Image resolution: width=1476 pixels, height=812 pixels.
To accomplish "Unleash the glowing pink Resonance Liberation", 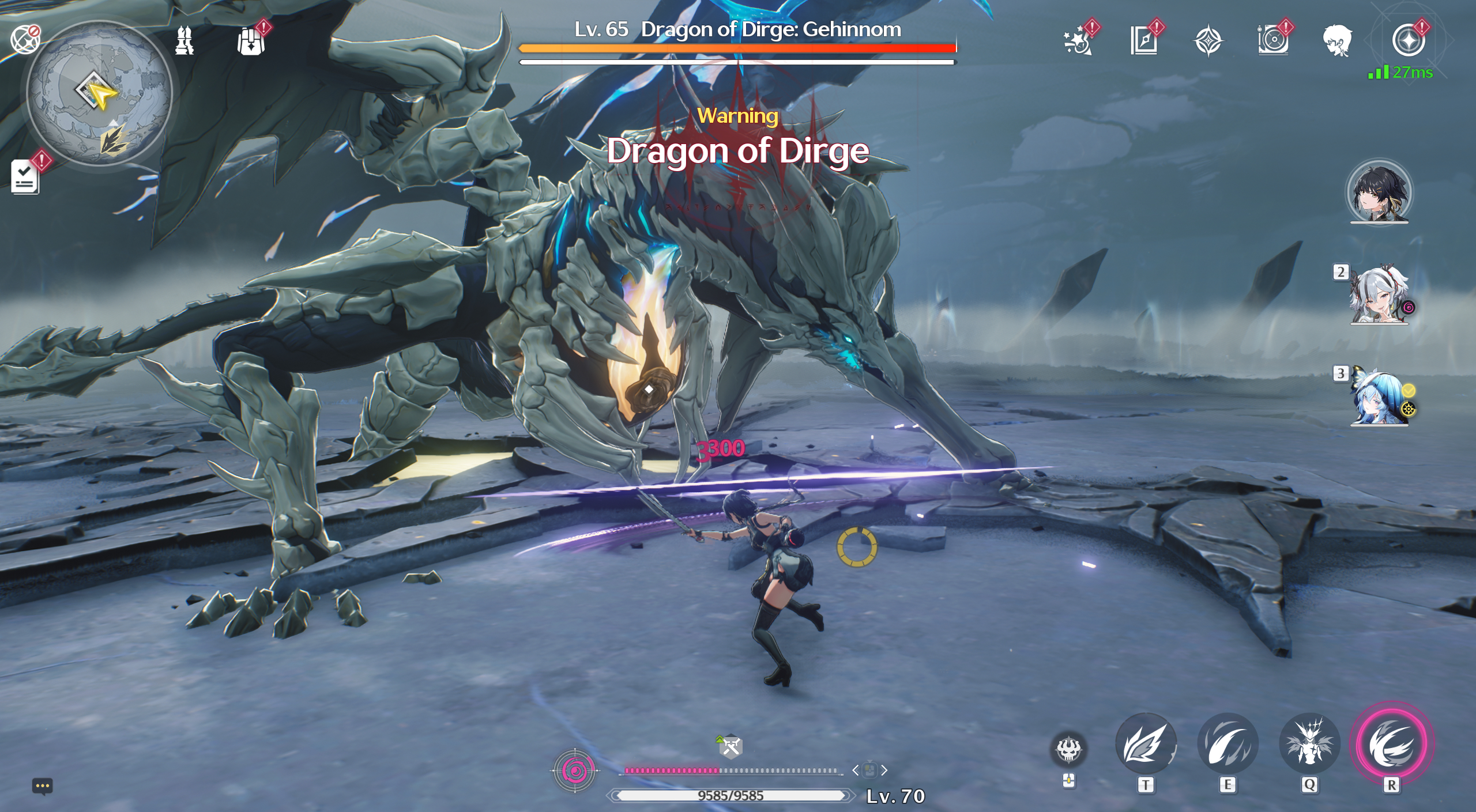I will point(1392,744).
